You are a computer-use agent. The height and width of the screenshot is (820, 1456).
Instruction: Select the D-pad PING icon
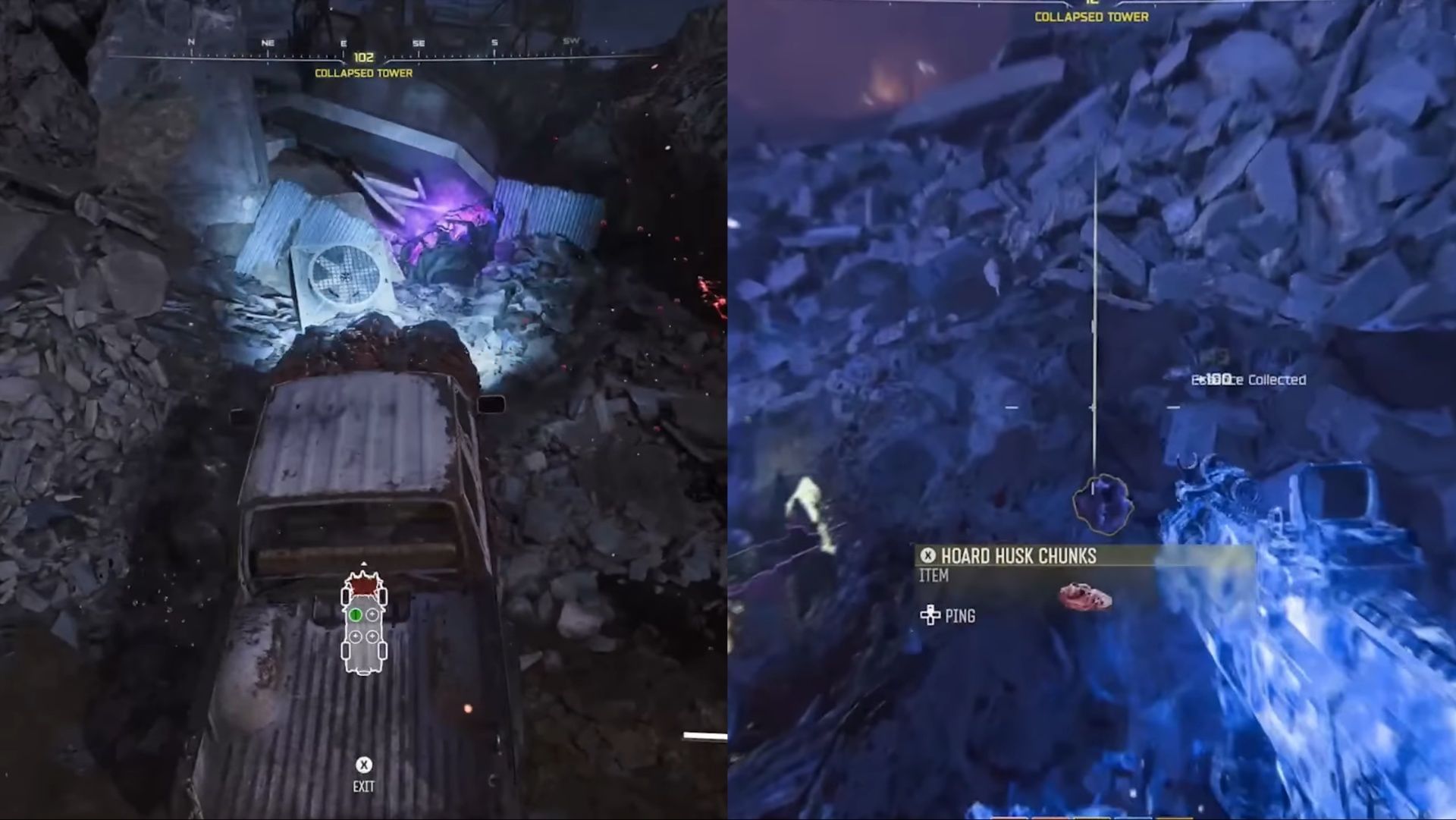pyautogui.click(x=930, y=616)
